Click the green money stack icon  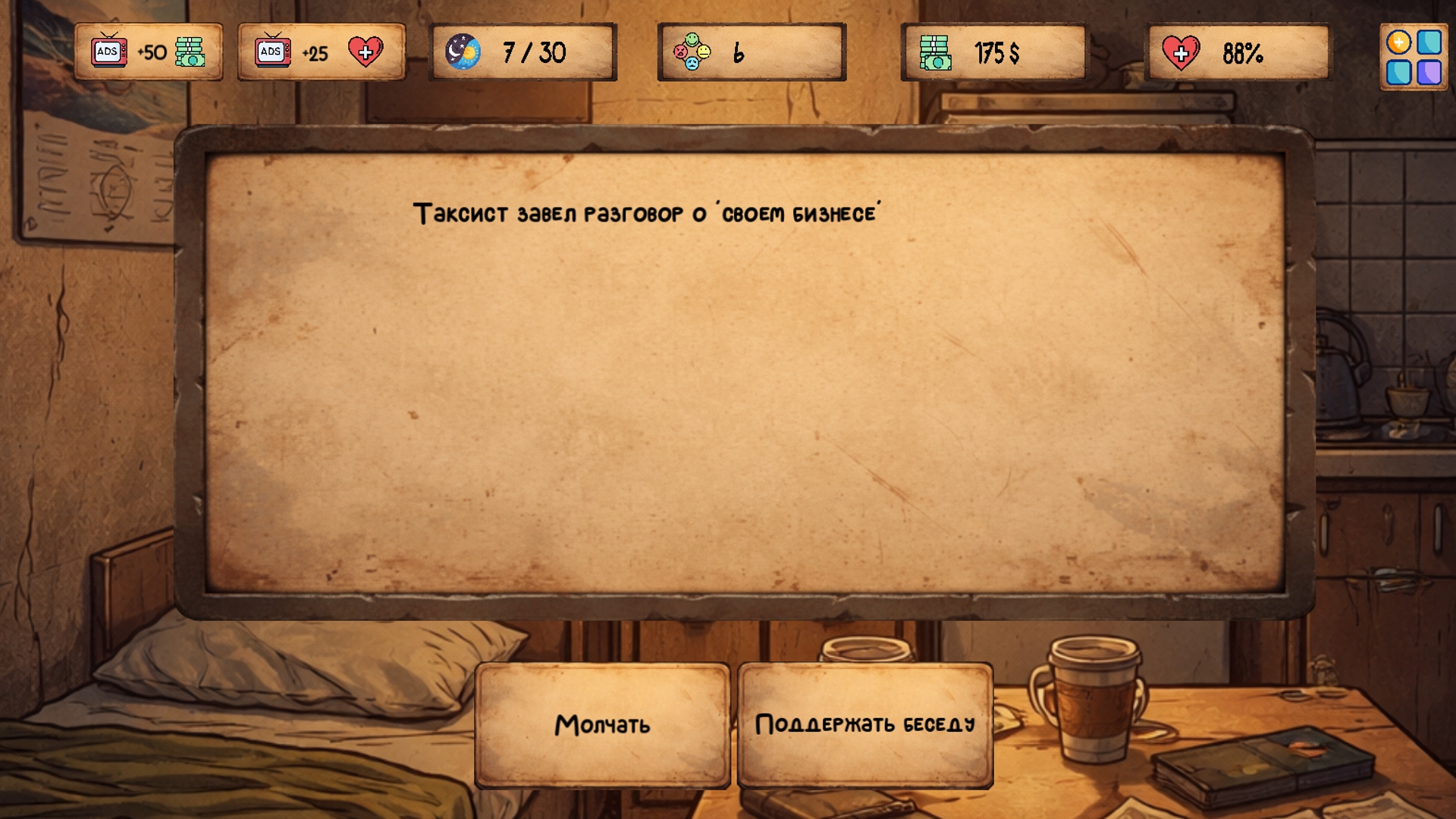[937, 53]
